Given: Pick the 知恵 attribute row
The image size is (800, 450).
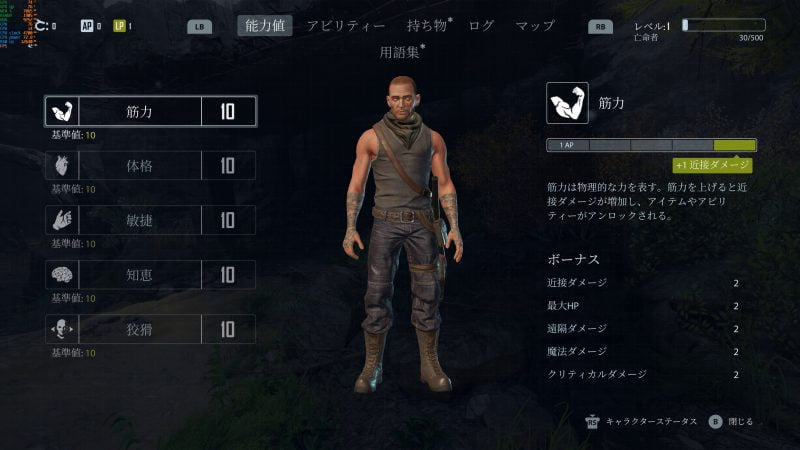Looking at the screenshot, I should click(151, 275).
